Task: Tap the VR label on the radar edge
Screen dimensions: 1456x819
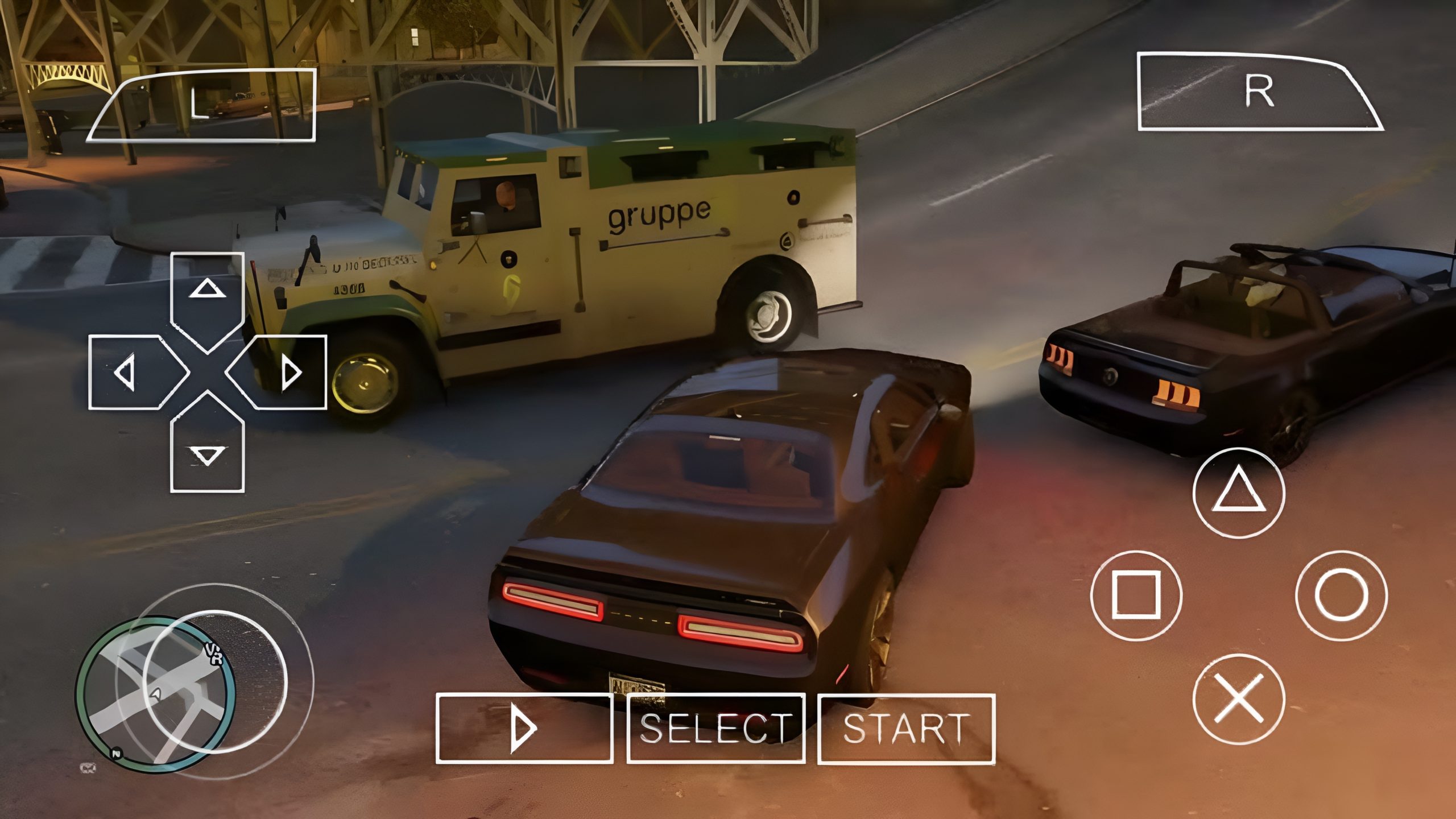Action: 215,654
